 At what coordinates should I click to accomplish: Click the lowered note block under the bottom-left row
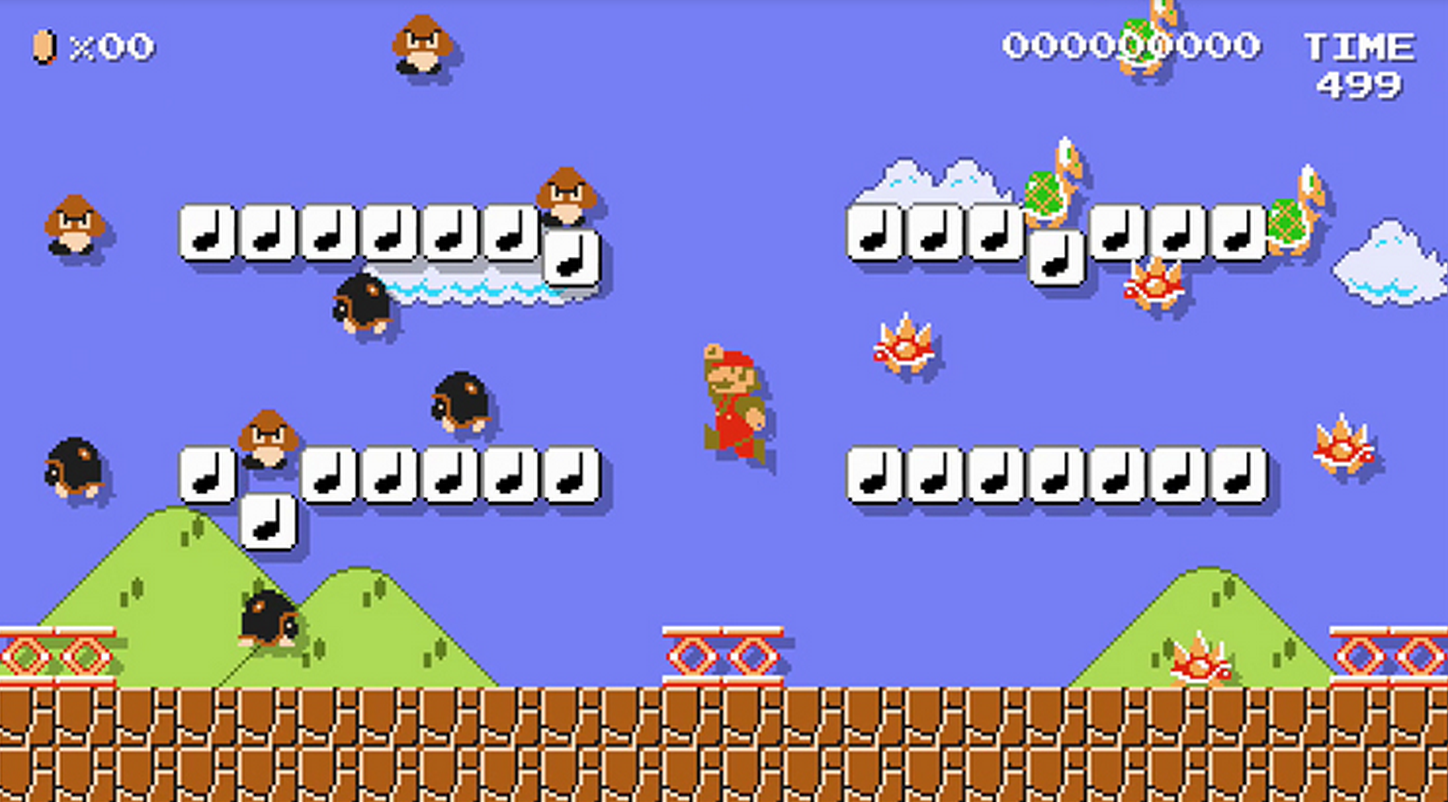pyautogui.click(x=270, y=520)
